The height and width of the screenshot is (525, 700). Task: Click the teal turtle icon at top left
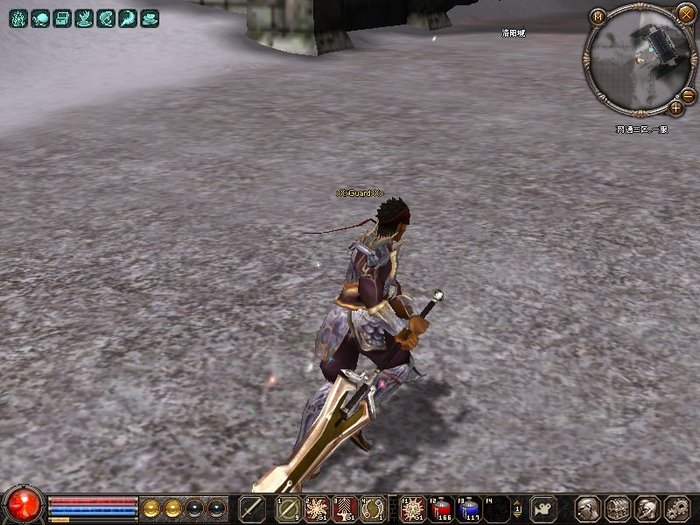coord(40,18)
